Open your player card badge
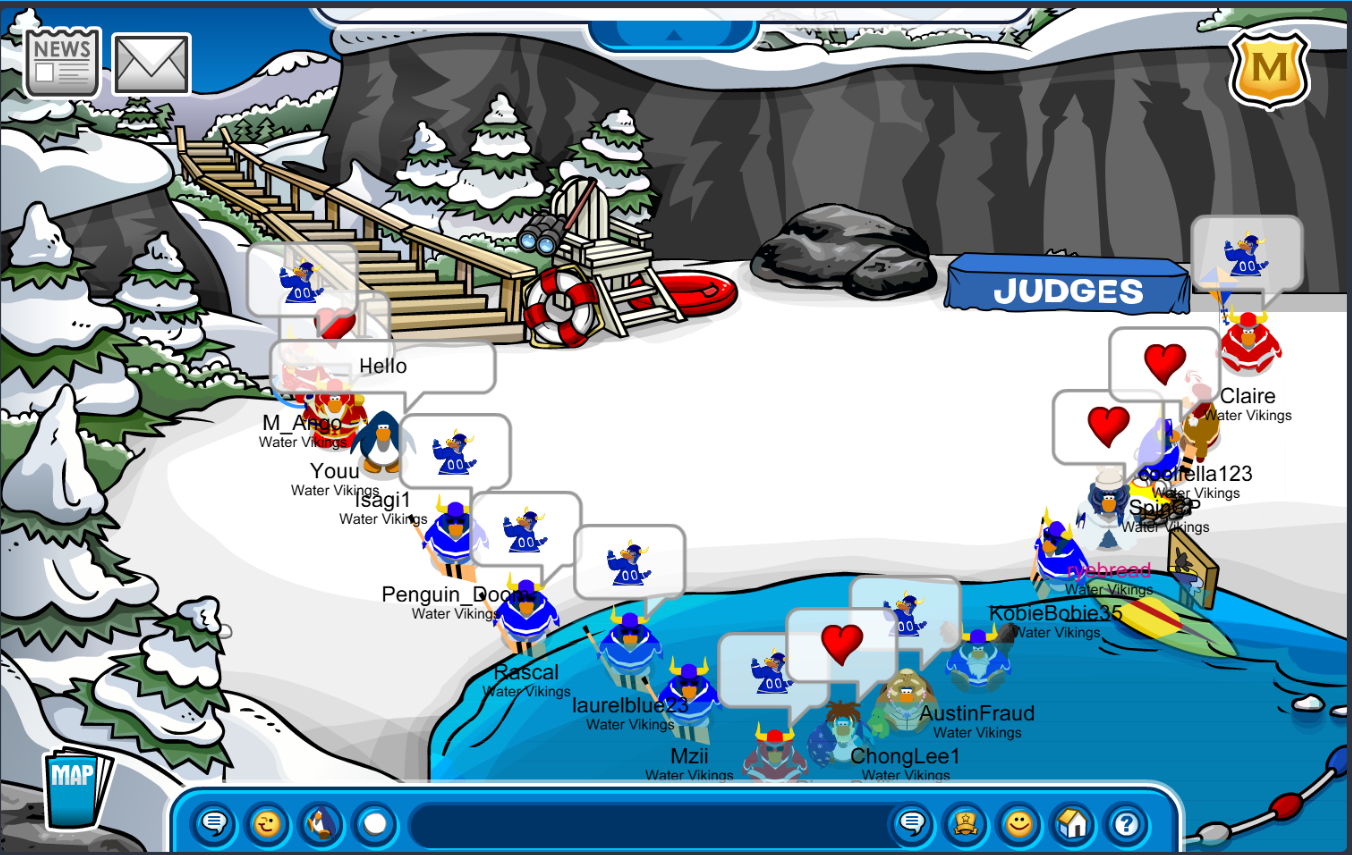 pos(965,824)
